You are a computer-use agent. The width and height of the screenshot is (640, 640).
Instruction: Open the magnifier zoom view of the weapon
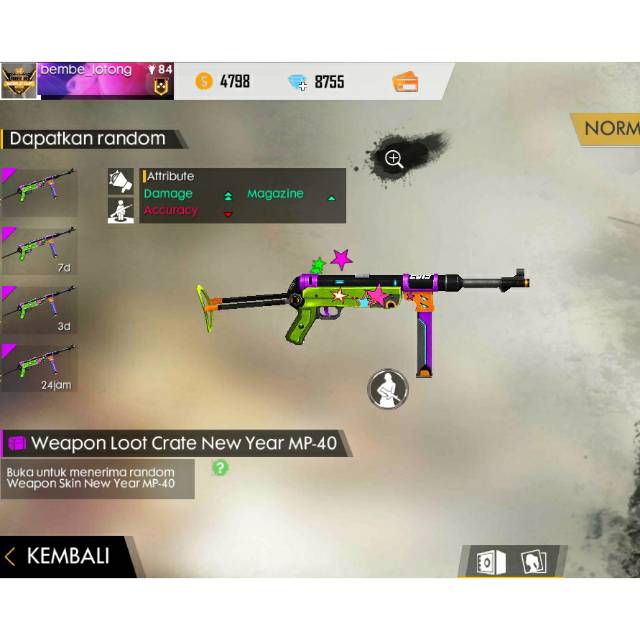(394, 159)
